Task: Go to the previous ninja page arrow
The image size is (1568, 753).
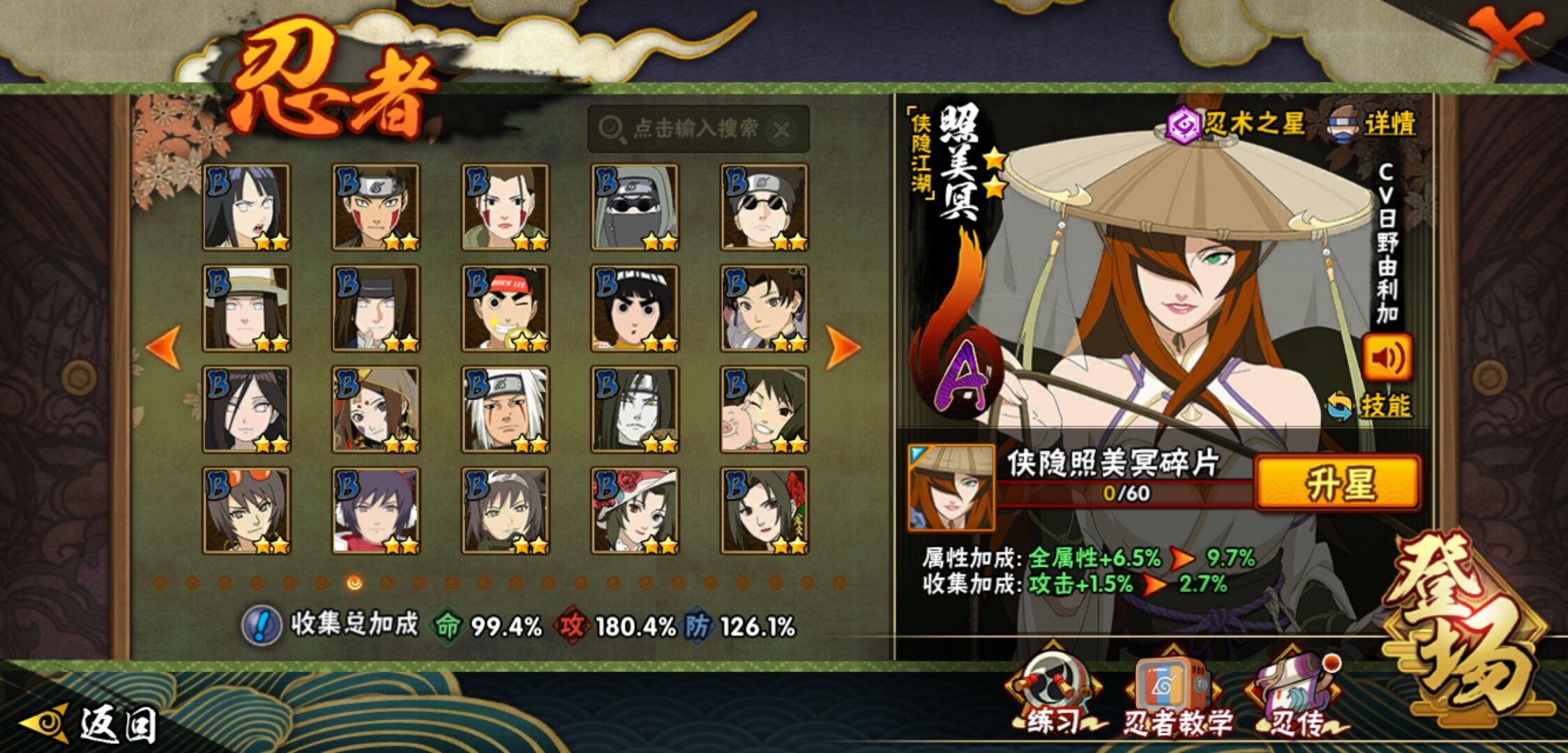Action: pyautogui.click(x=164, y=347)
